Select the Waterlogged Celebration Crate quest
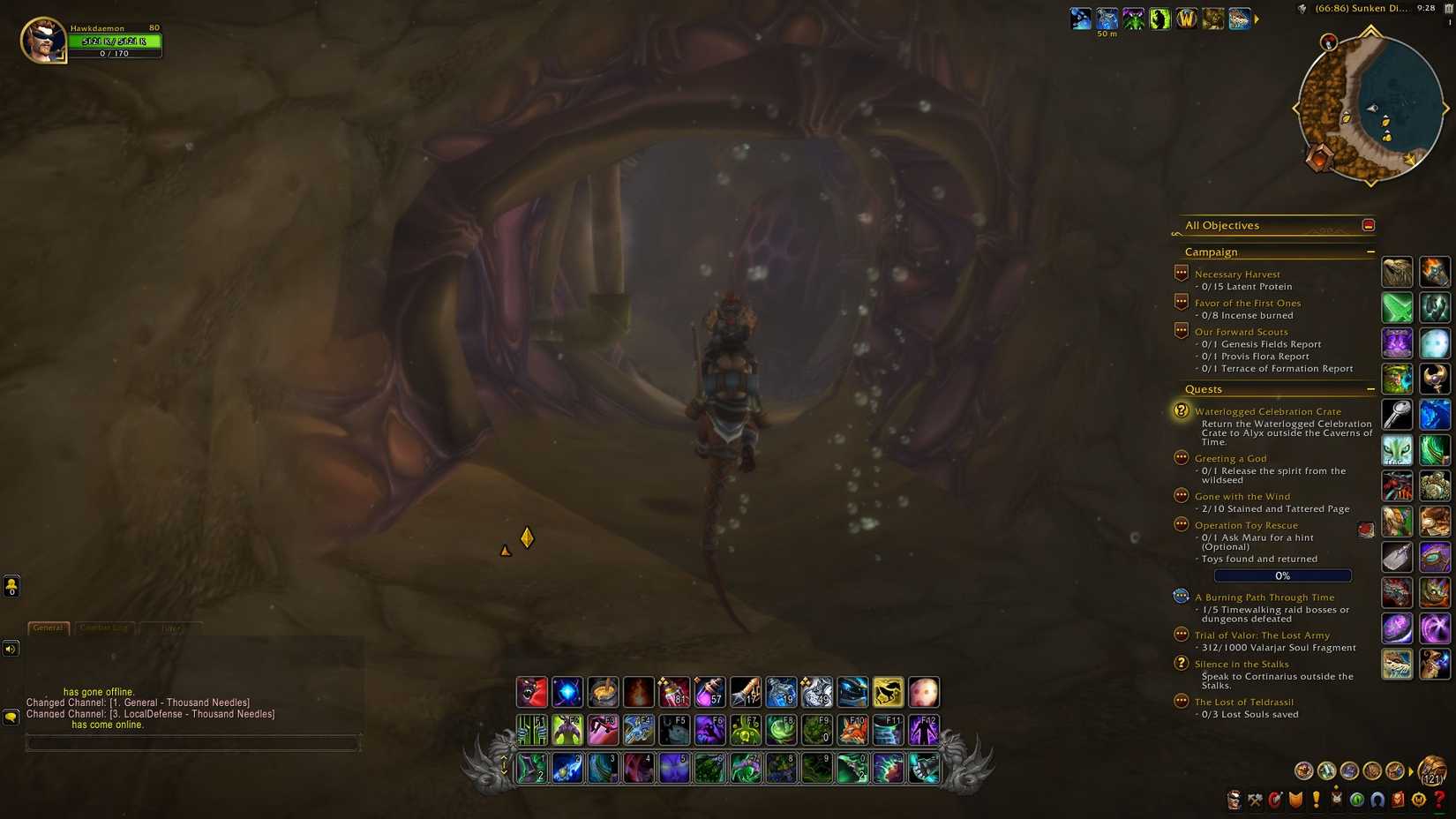This screenshot has height=819, width=1456. pos(1267,411)
